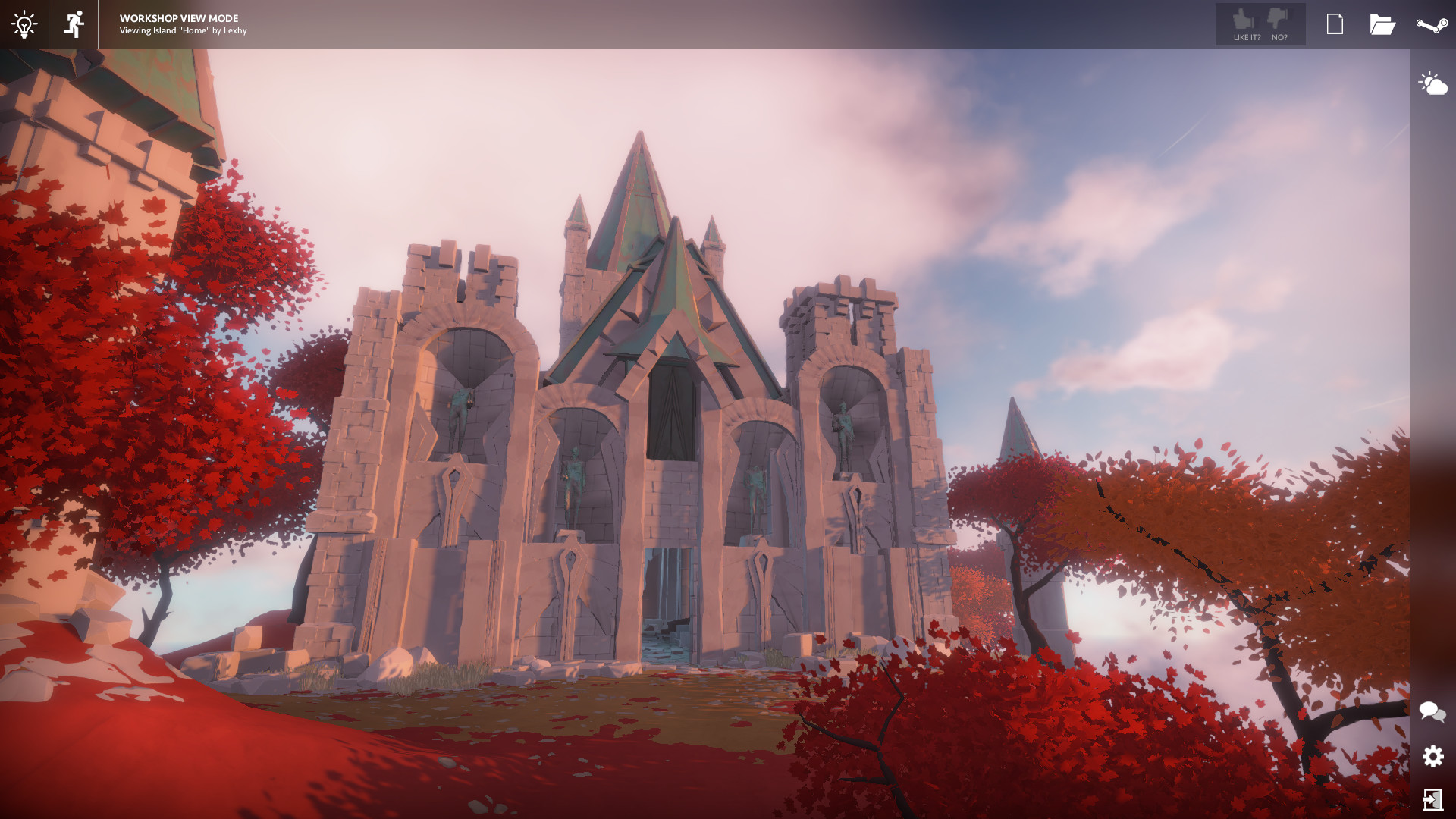Click the open folder icon to load islands

(1383, 24)
